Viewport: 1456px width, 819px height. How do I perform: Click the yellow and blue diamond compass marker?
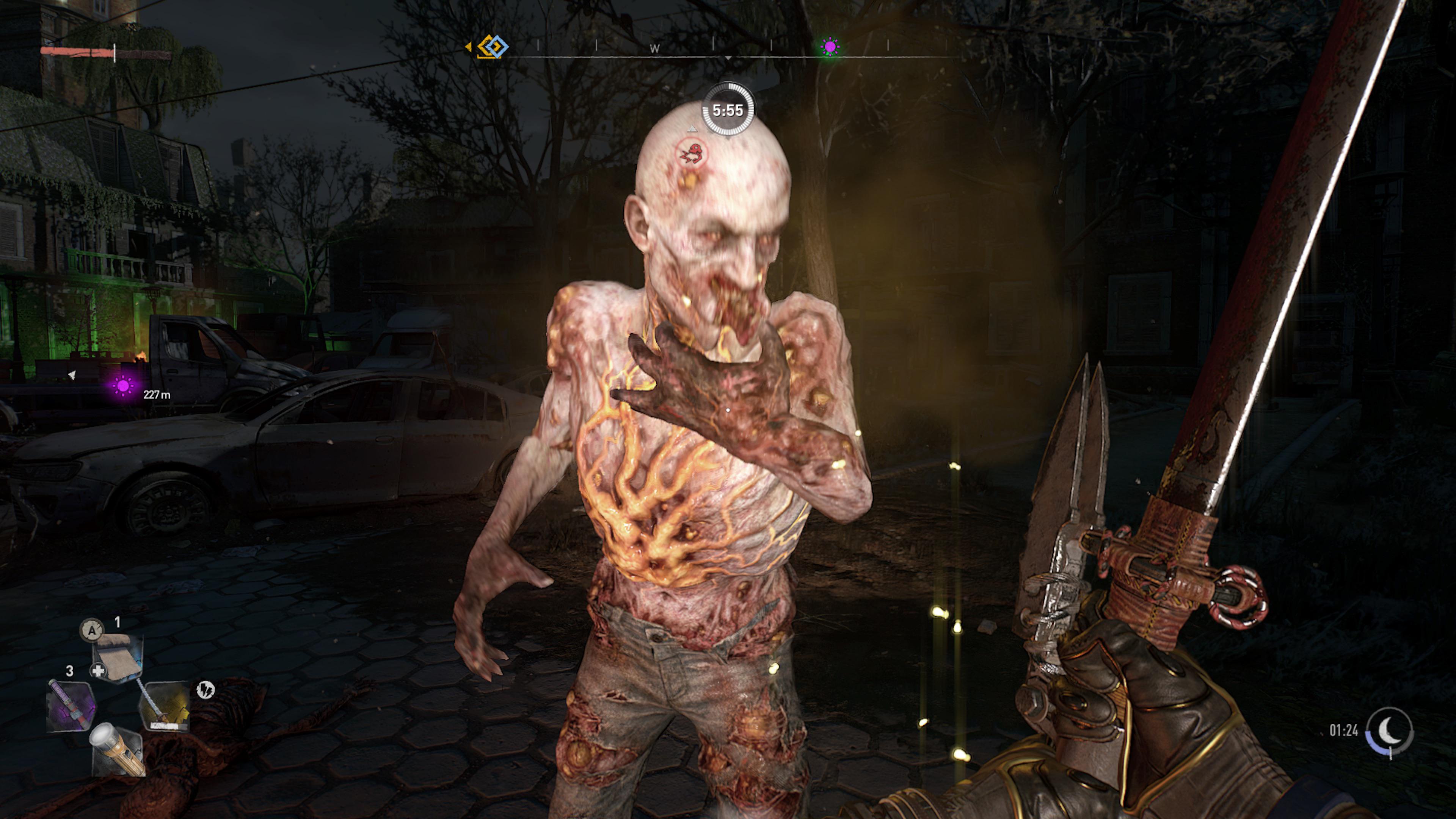(492, 46)
